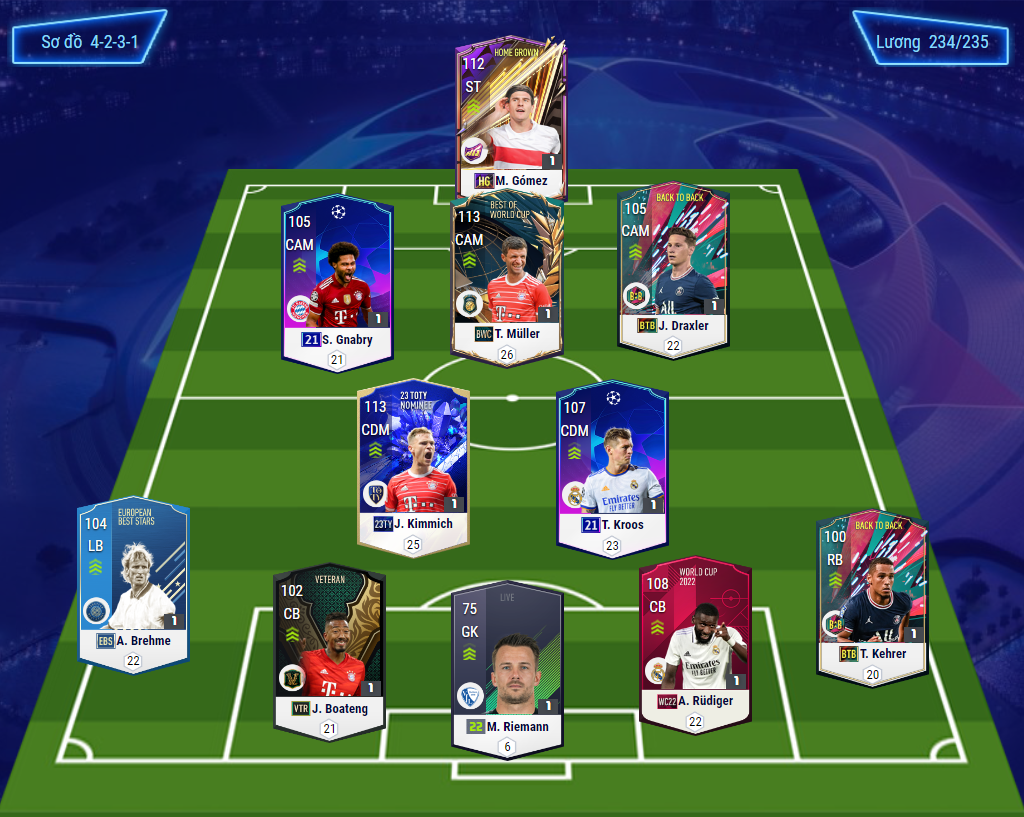Select the A. Brehme left back card

(x=133, y=585)
